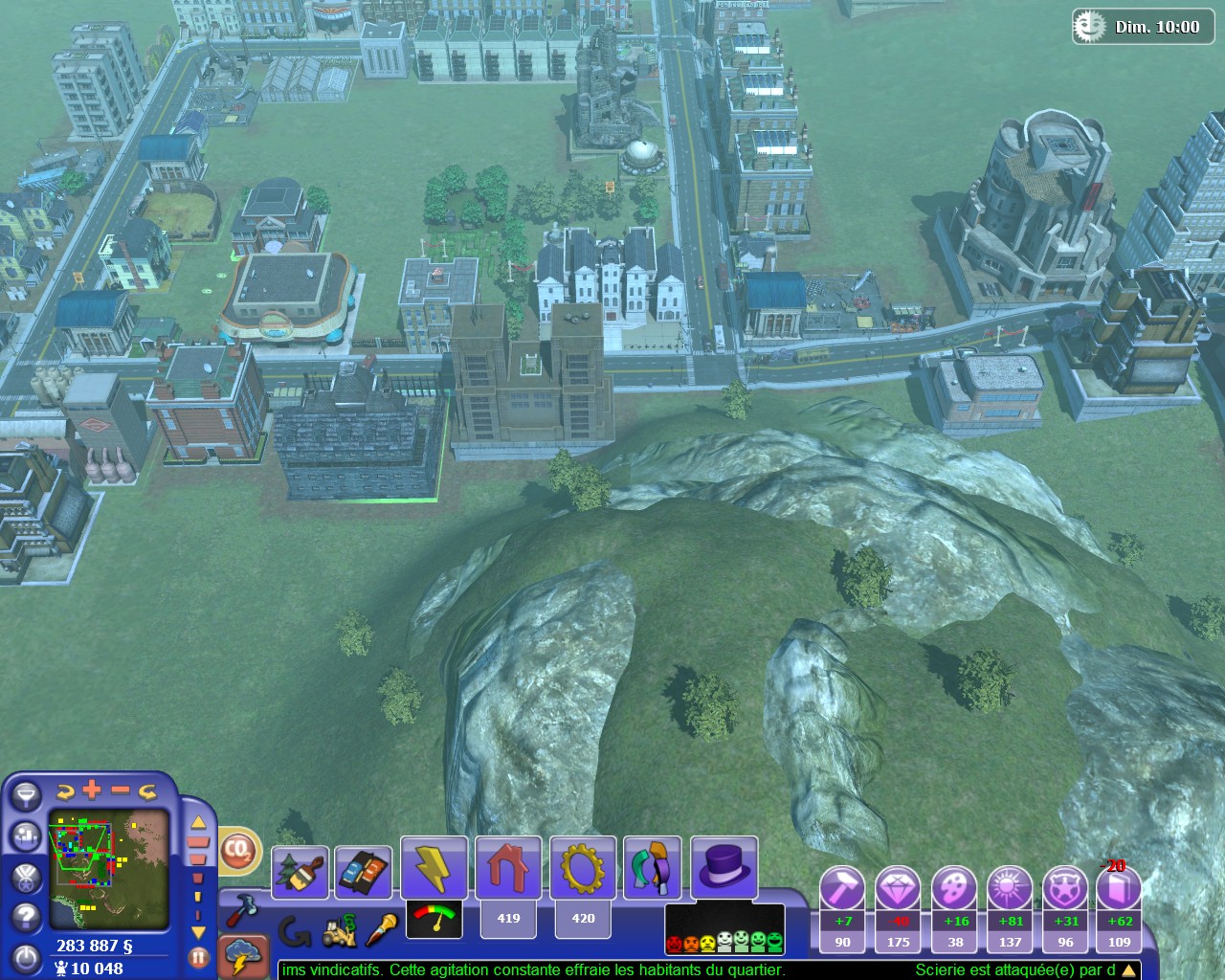Zoom in with the orange plus button
The height and width of the screenshot is (980, 1225).
tap(92, 790)
